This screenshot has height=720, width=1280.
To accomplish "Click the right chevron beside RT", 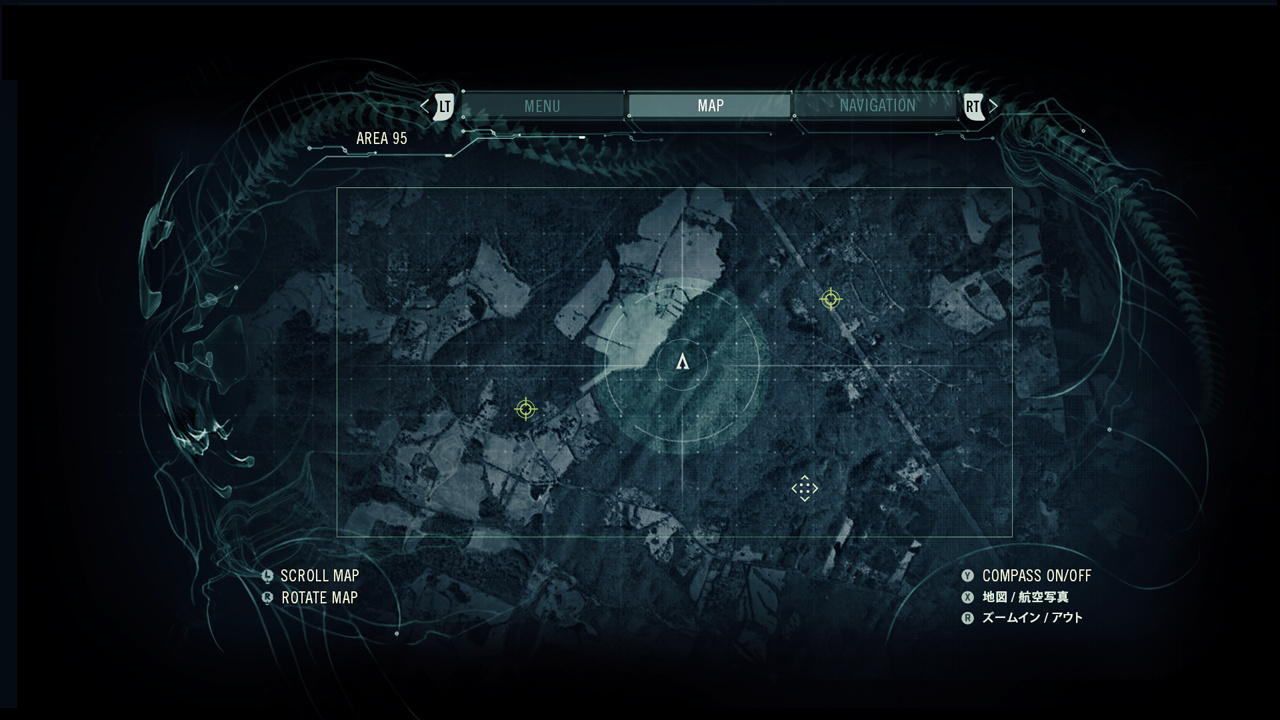I will click(992, 104).
